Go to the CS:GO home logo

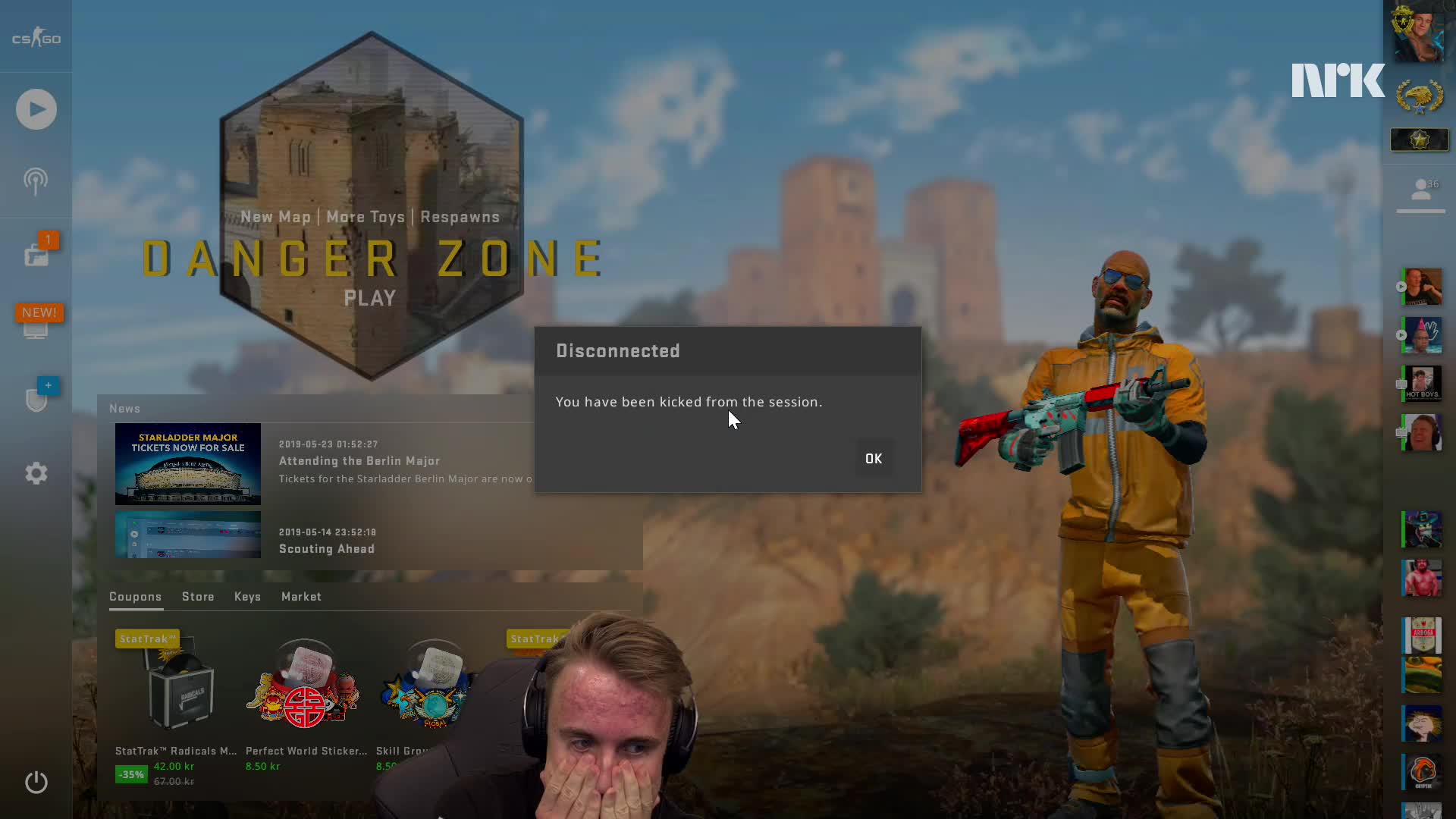click(x=36, y=38)
